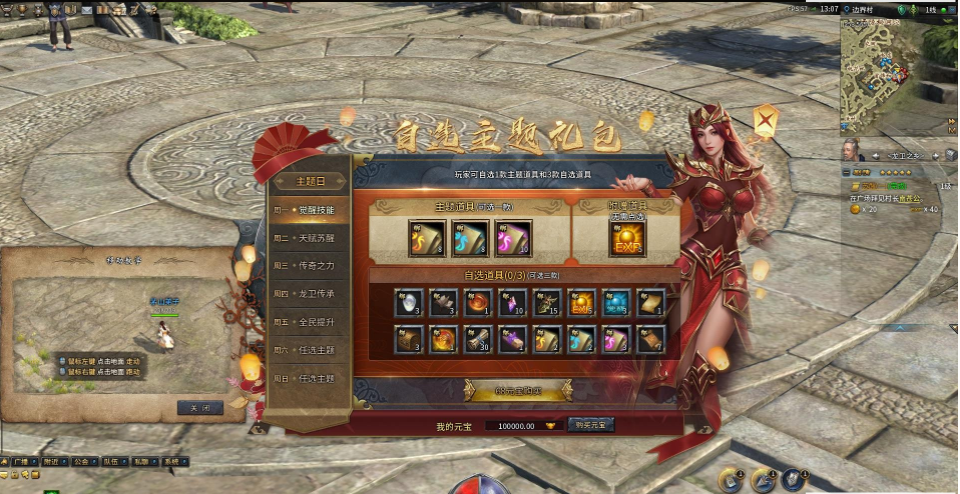Switch to the 周五 全民提升 tab
960x494 pixels.
click(311, 323)
